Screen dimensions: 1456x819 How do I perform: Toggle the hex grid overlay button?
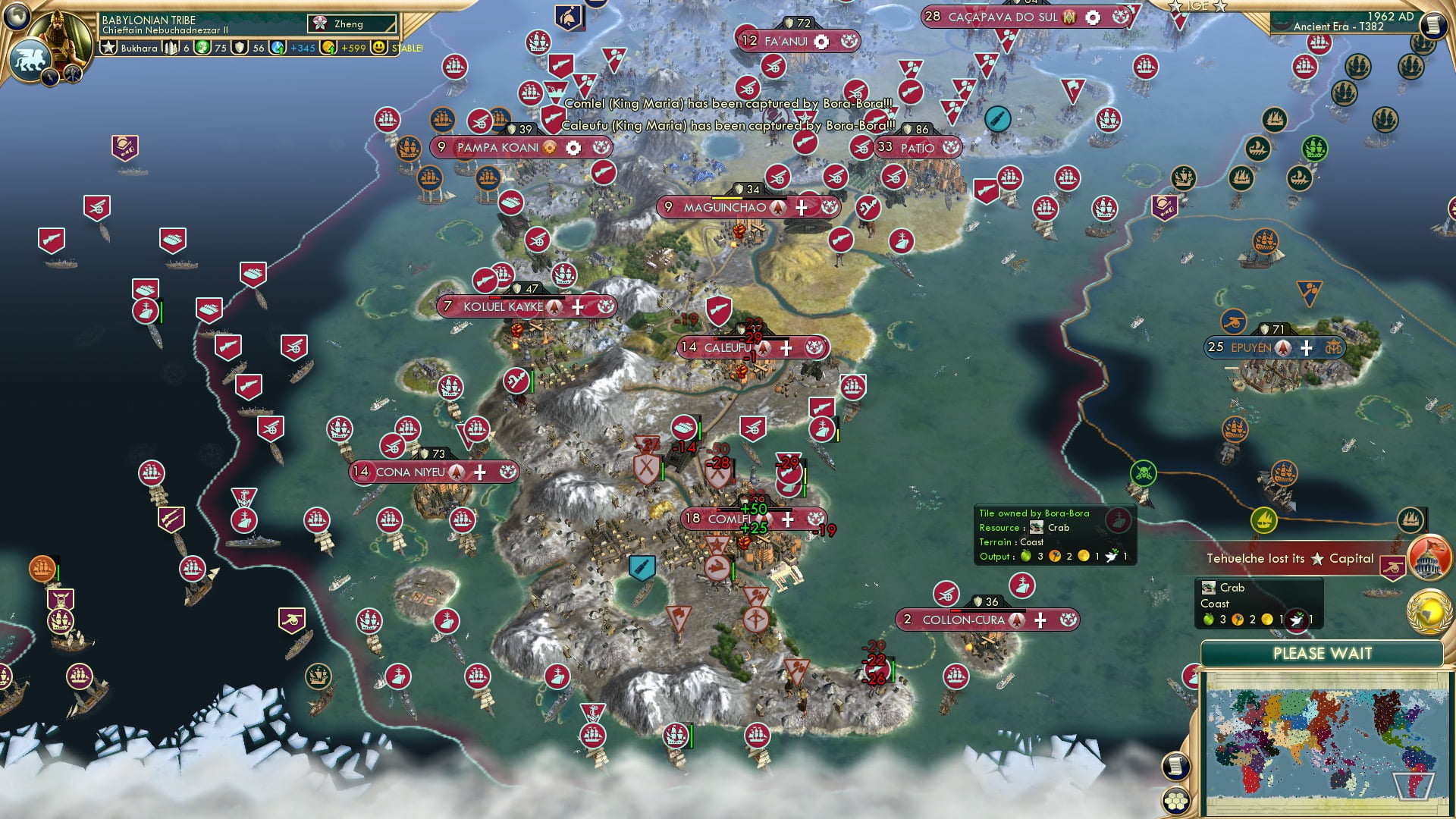(x=1176, y=802)
